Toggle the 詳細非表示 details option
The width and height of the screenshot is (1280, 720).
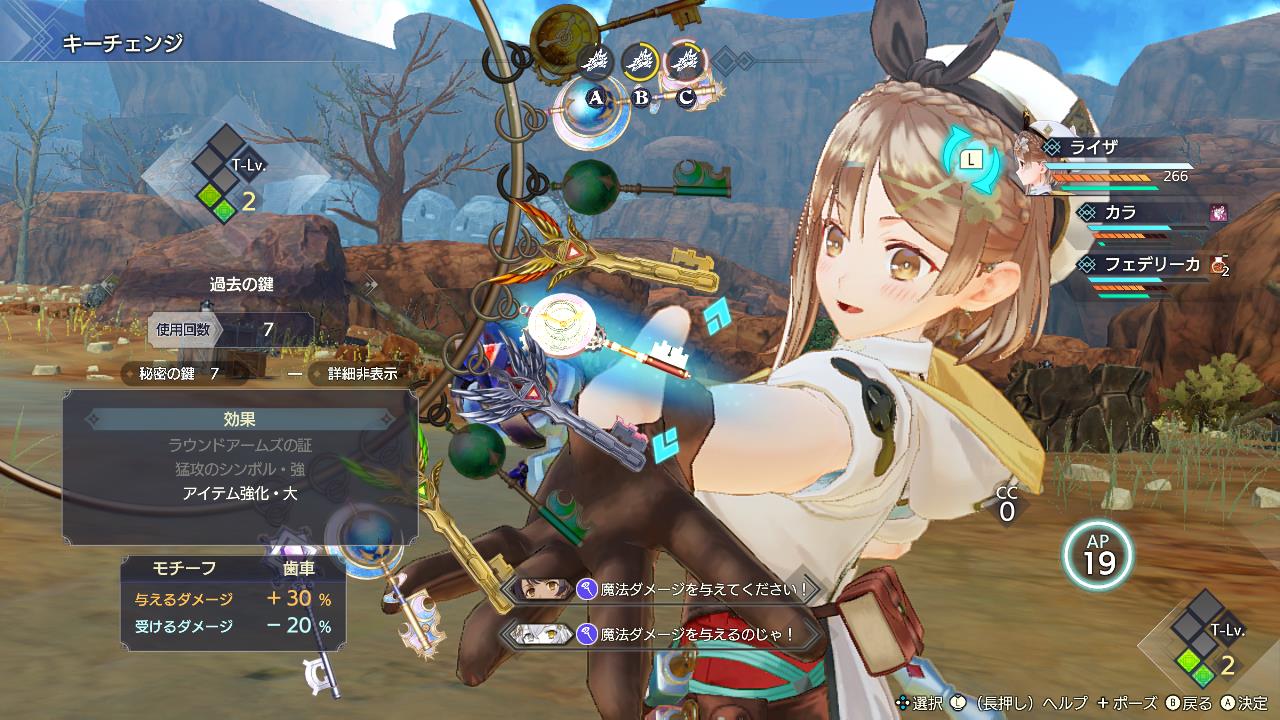point(356,374)
